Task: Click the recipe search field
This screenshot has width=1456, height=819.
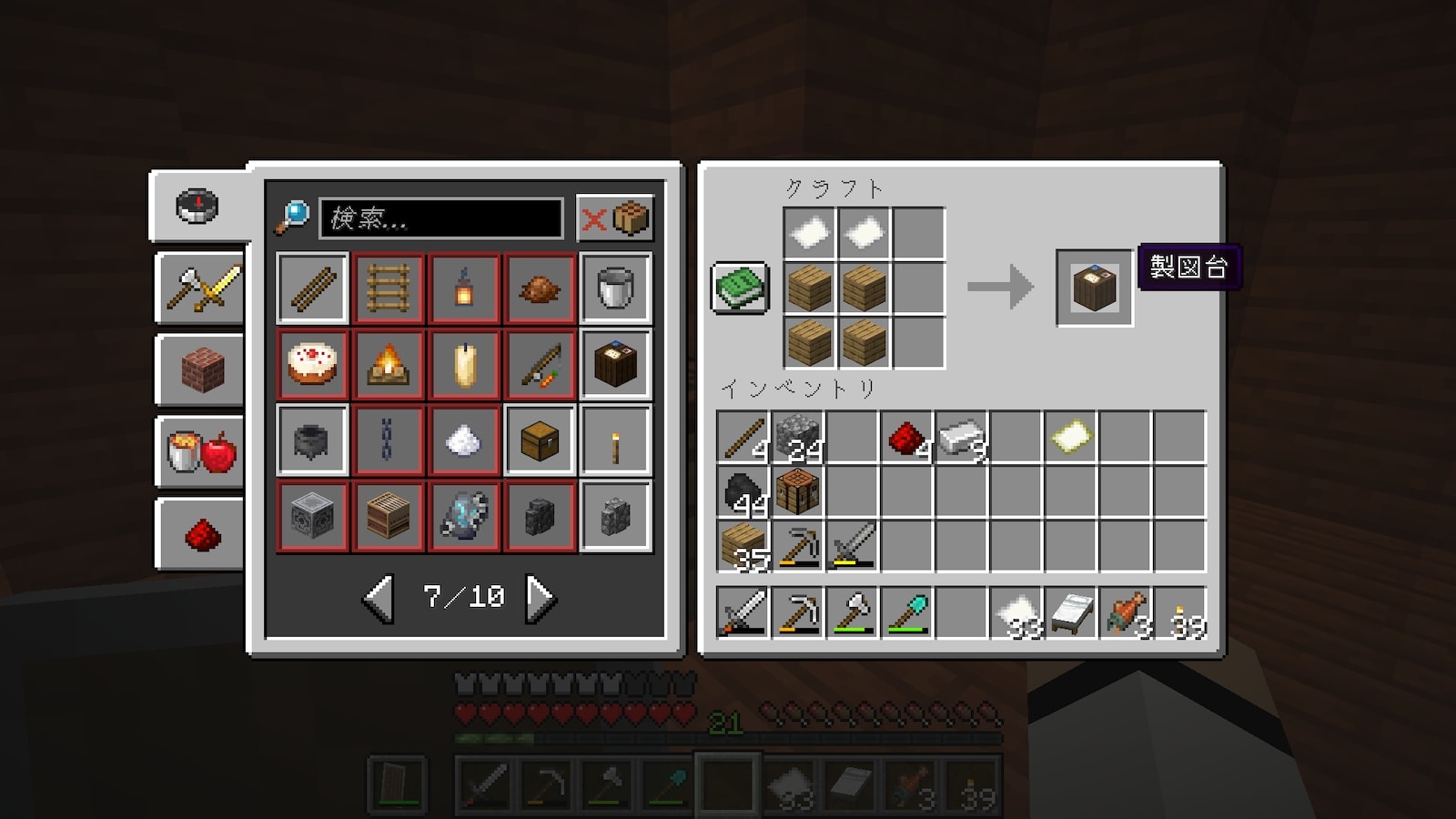Action: coord(441,218)
